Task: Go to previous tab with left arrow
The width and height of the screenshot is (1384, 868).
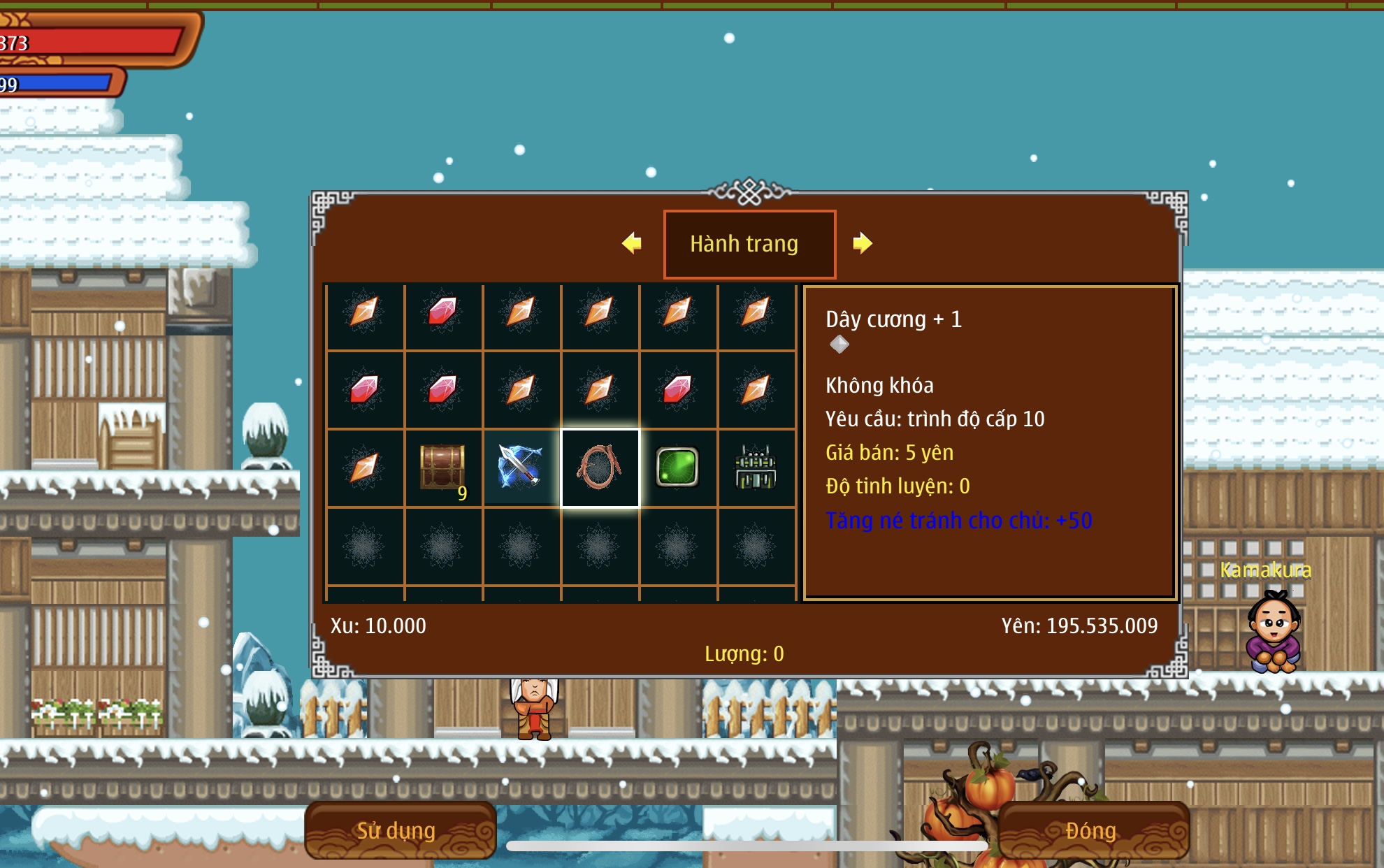Action: [x=632, y=243]
